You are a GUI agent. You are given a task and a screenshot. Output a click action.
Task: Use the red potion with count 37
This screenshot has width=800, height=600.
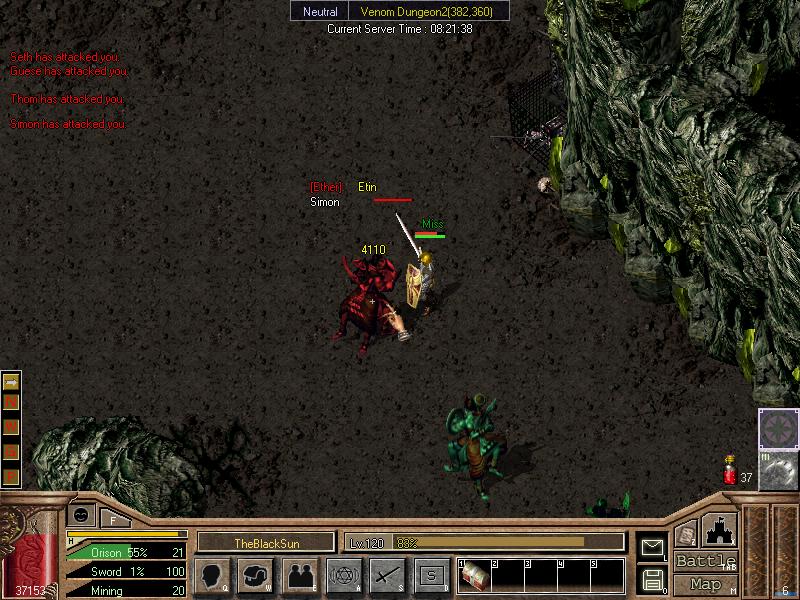[730, 470]
